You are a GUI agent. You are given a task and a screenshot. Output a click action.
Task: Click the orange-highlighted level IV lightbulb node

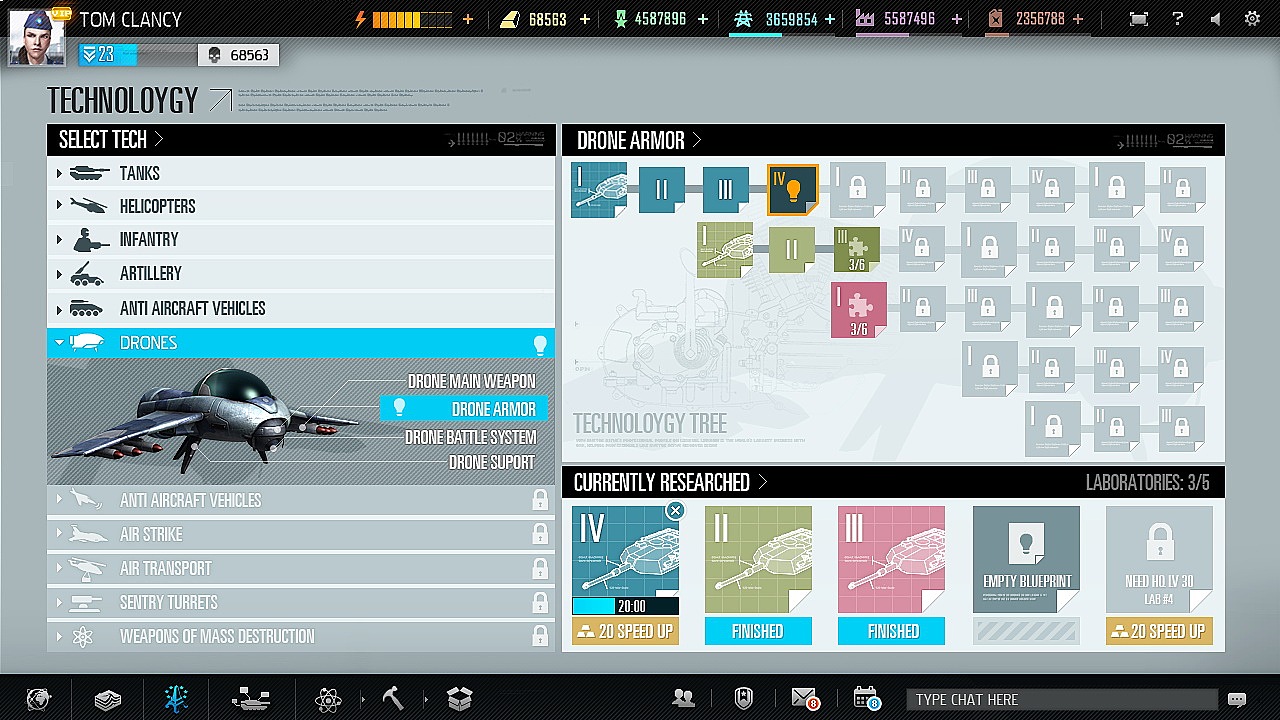(x=792, y=189)
